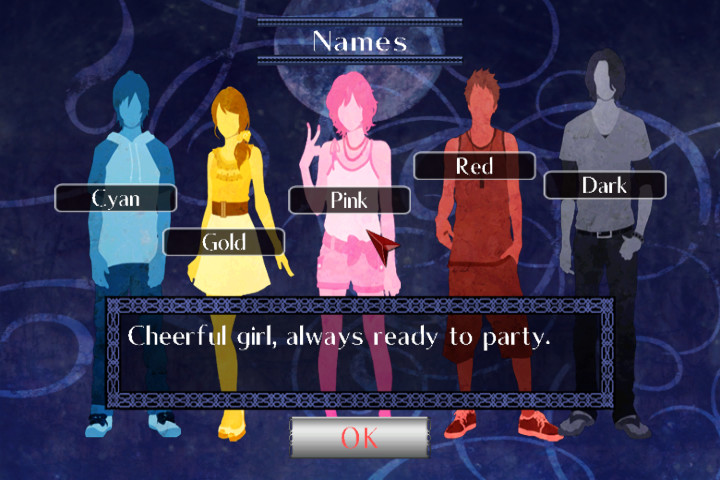Pick the Red name label
Viewport: 720px width, 480px height.
point(474,166)
